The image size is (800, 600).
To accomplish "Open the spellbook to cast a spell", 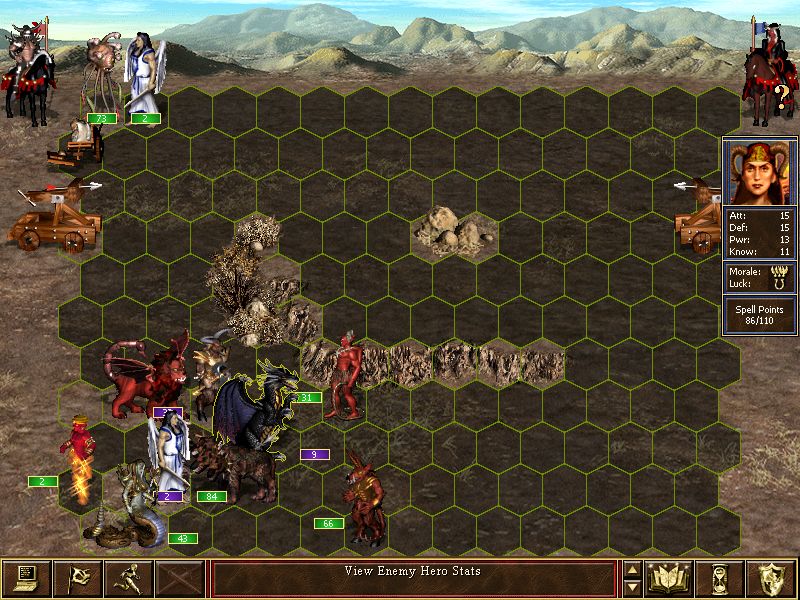I will (x=669, y=579).
